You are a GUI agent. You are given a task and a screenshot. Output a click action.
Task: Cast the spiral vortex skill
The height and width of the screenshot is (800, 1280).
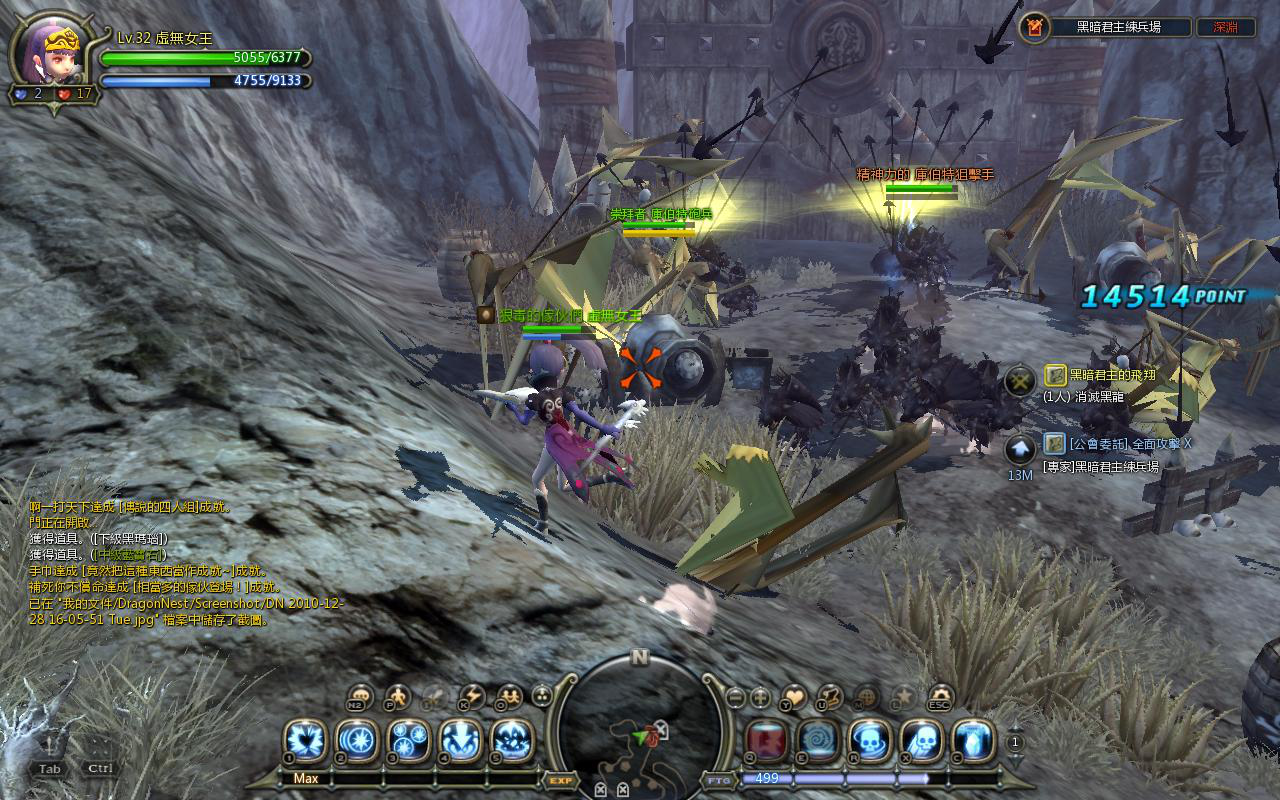coord(818,740)
